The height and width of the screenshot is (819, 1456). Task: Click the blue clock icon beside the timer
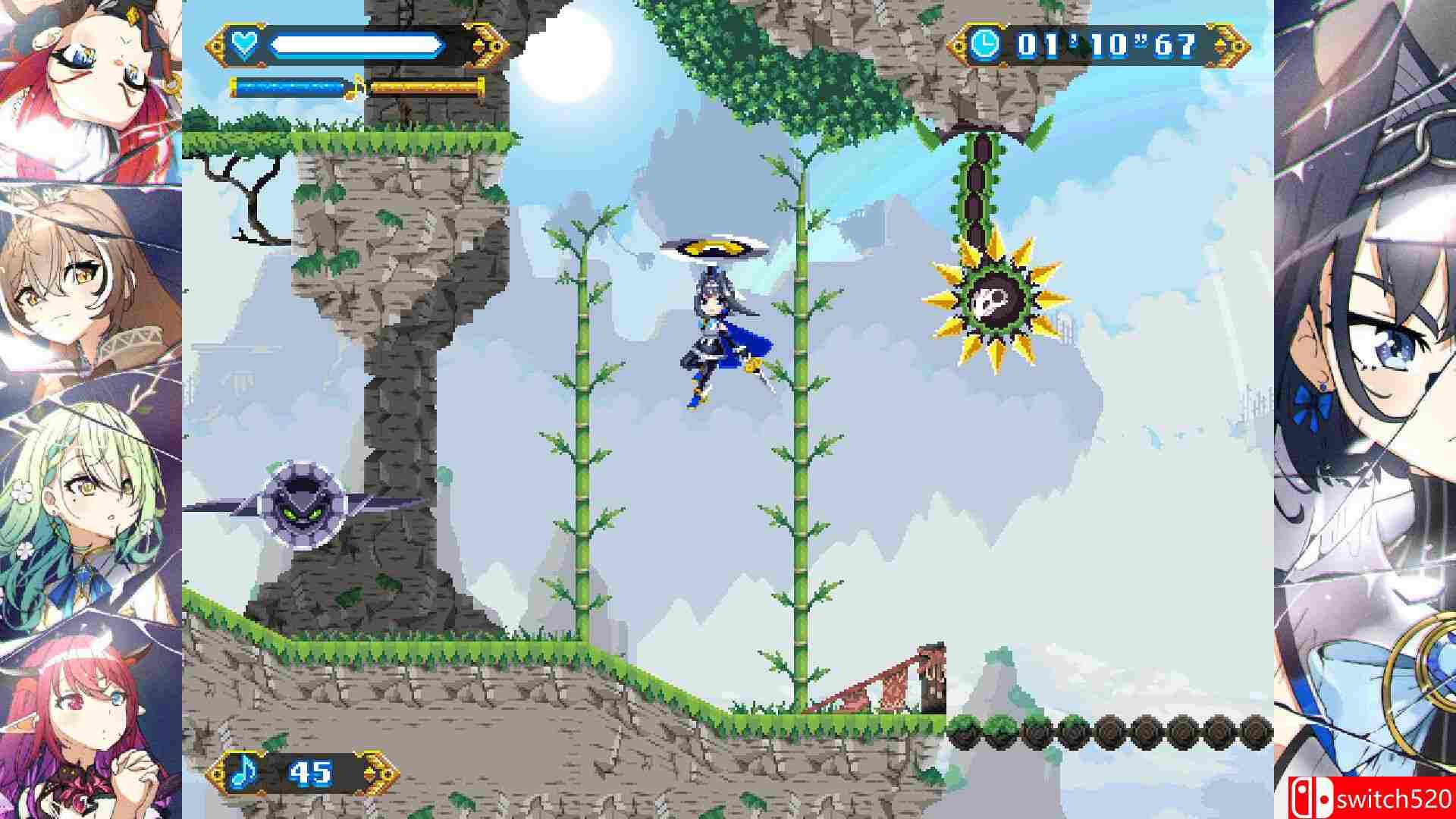(x=987, y=45)
